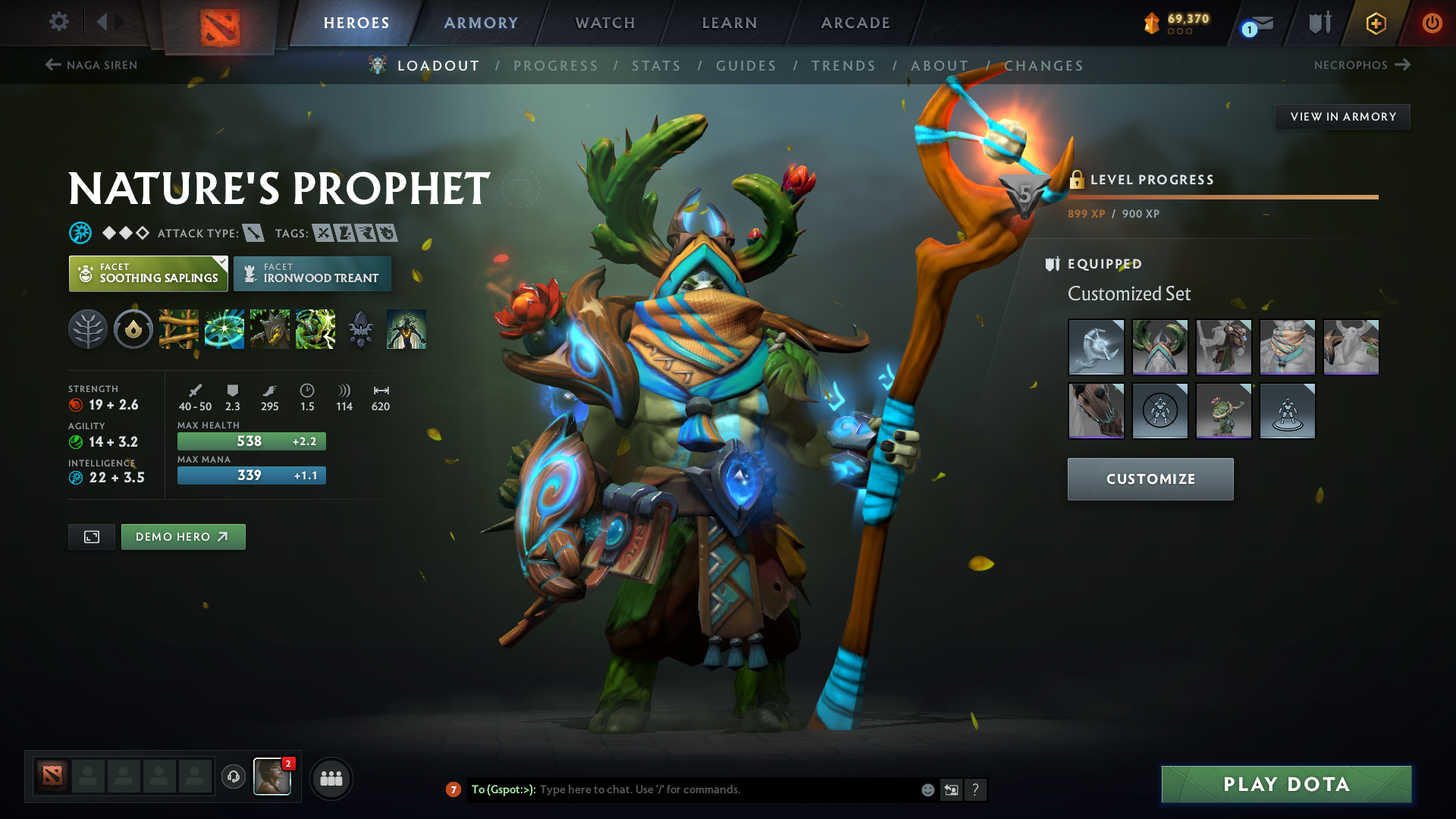
Task: Click the Dota 2 logo in the top bar
Action: pos(220,23)
